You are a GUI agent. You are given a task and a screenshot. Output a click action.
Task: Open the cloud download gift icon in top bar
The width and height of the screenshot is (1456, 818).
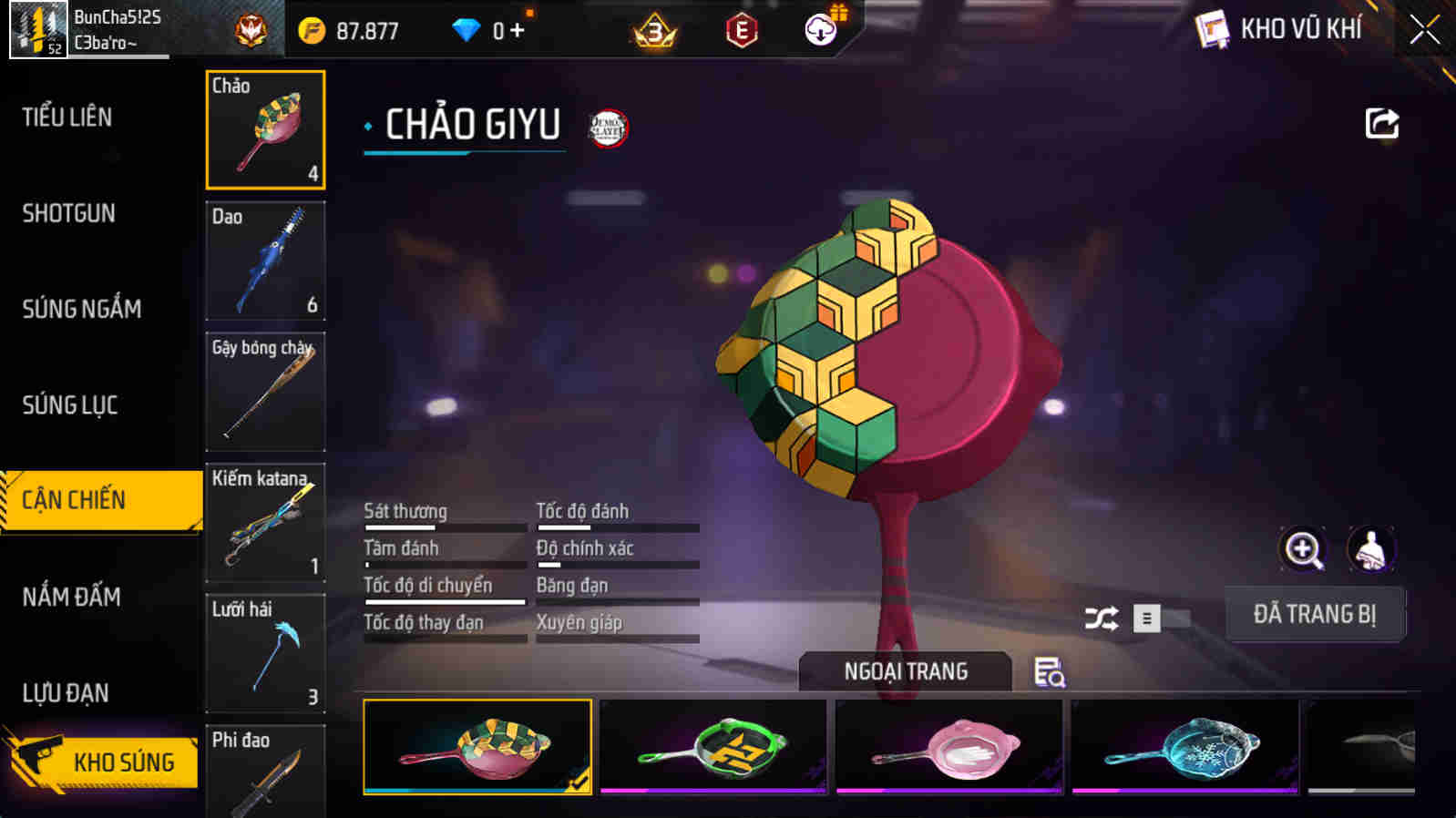point(819,28)
